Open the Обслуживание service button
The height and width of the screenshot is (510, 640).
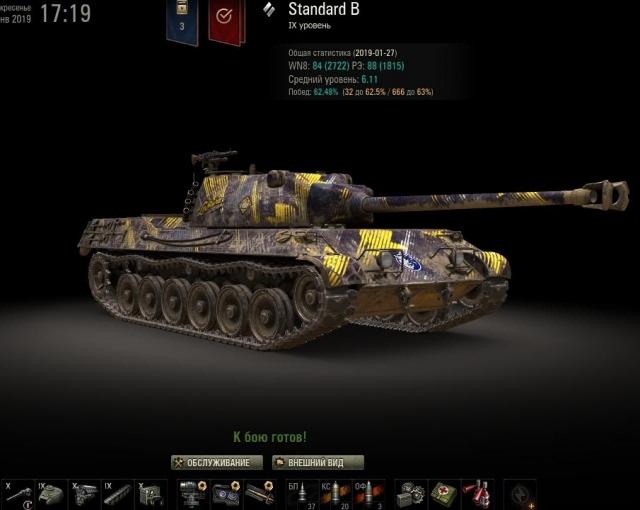(217, 462)
